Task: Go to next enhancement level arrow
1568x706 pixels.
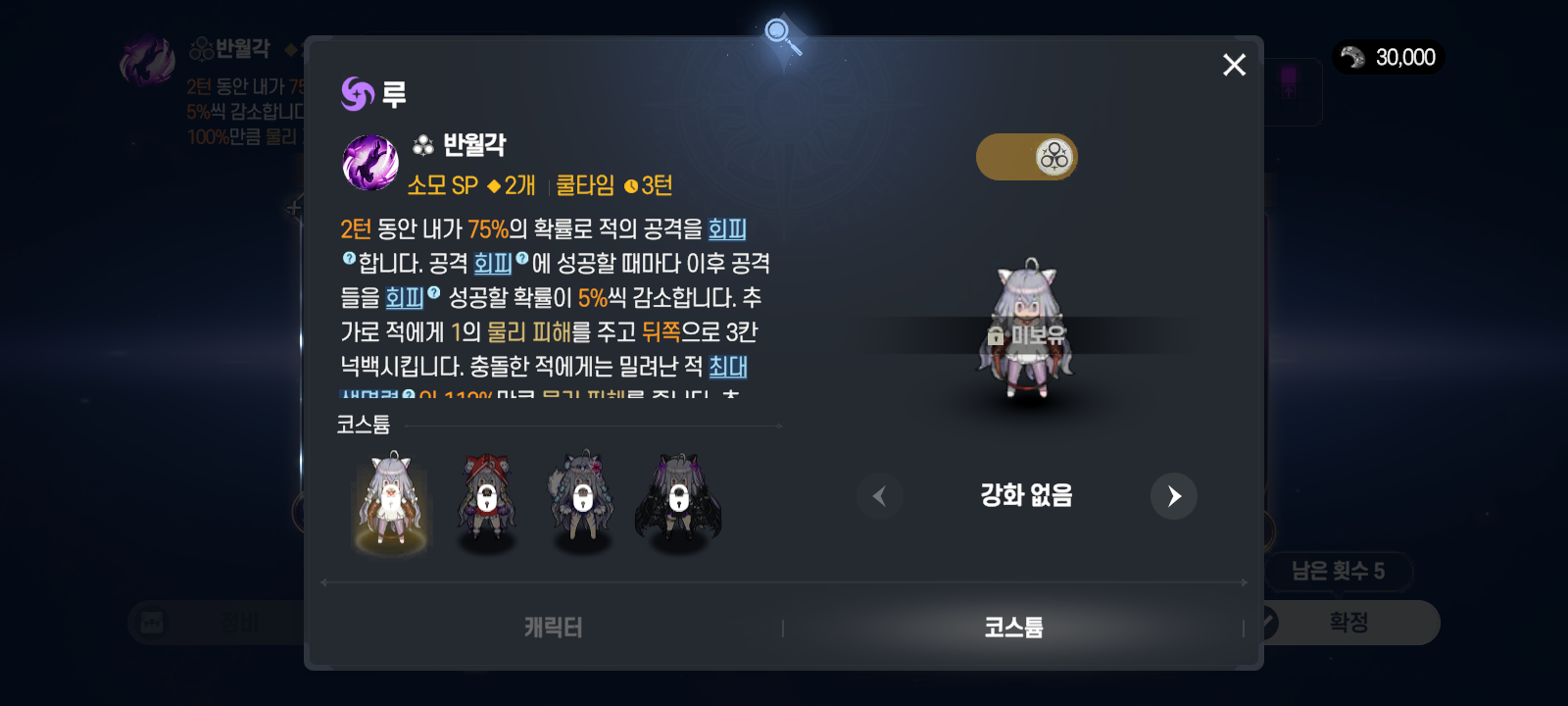Action: (x=1173, y=496)
